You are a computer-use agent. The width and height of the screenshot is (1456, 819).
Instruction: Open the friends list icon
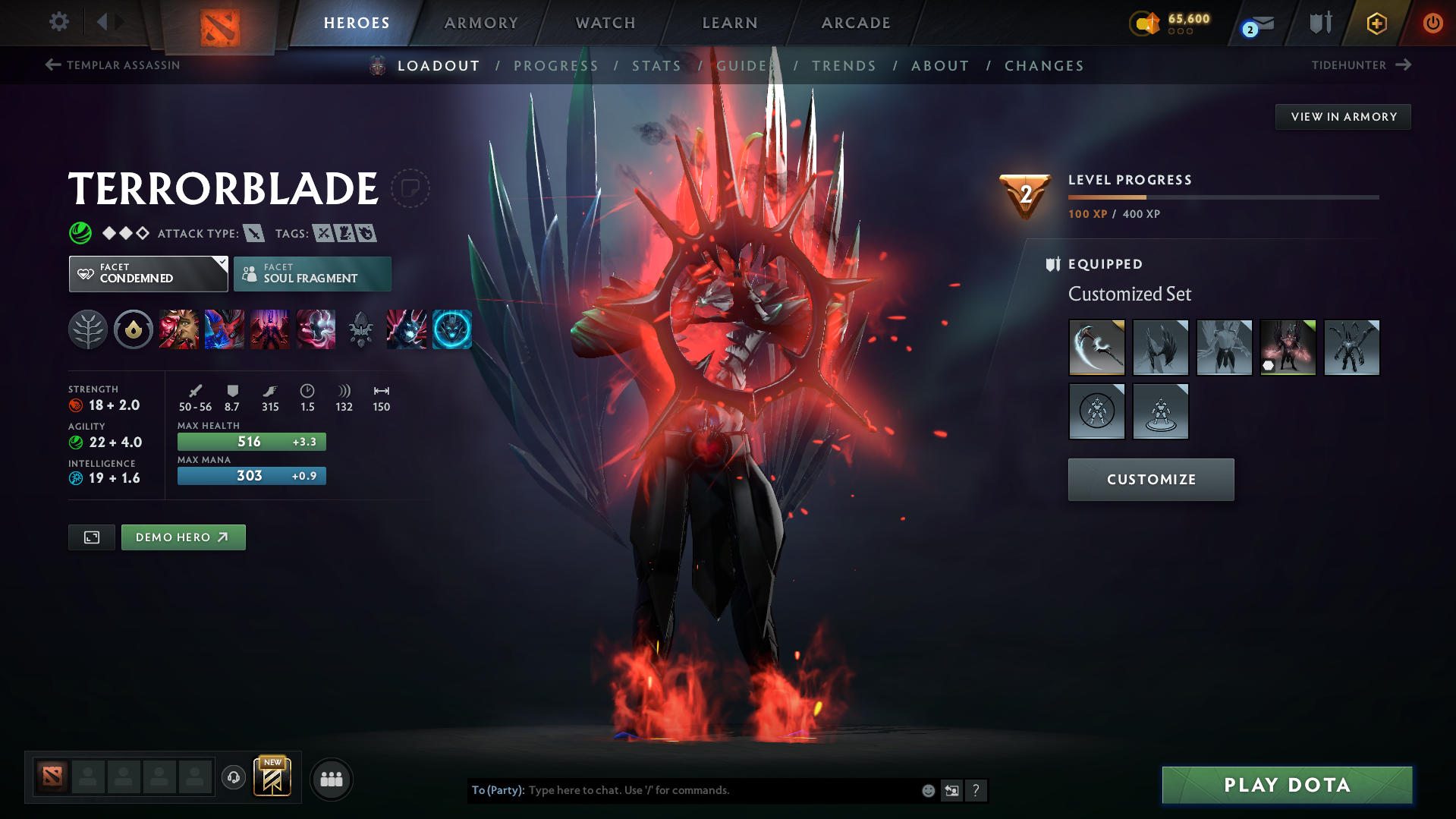[x=331, y=779]
